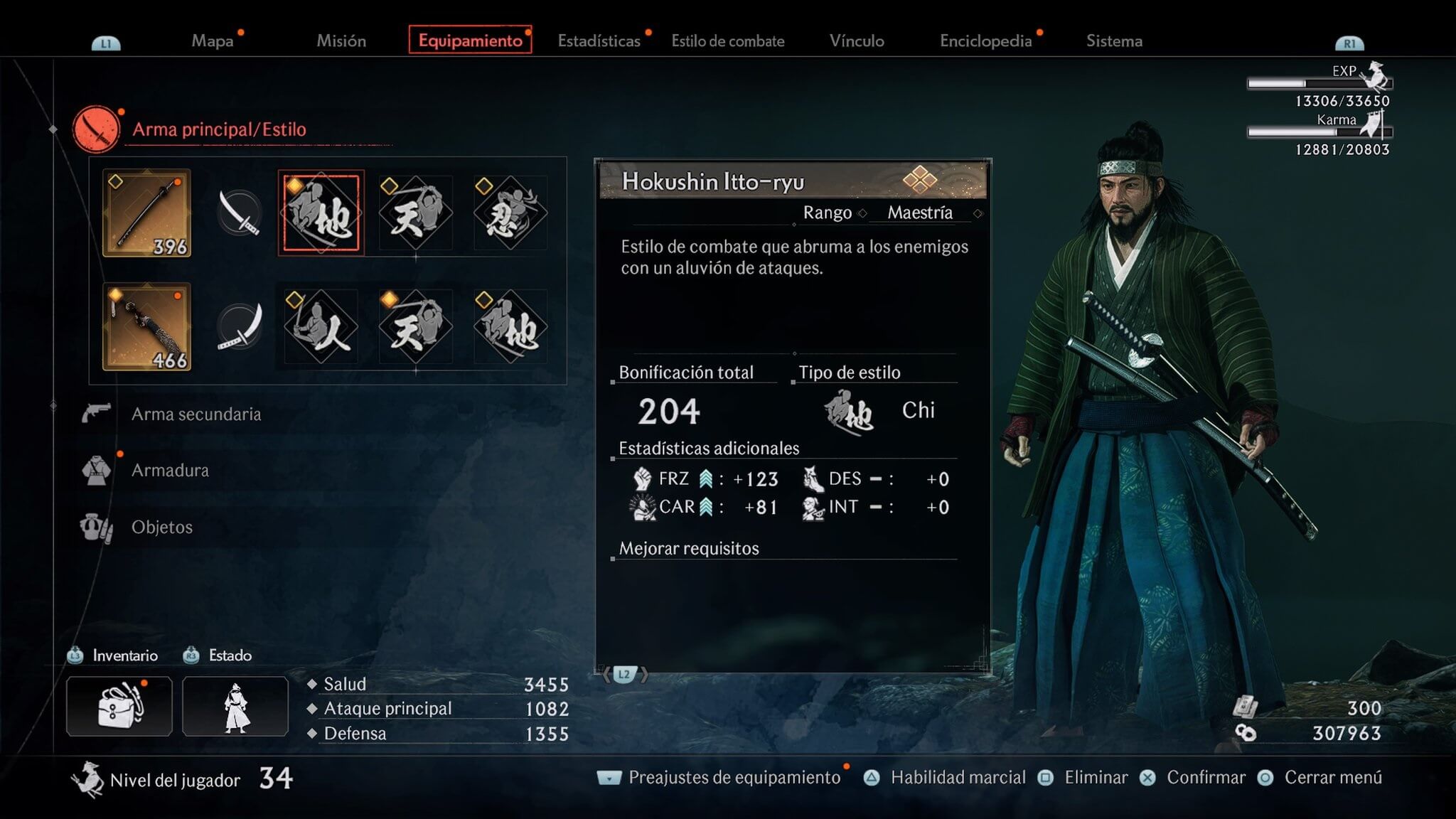Expand the Arma principal/Estilo header

tap(219, 129)
